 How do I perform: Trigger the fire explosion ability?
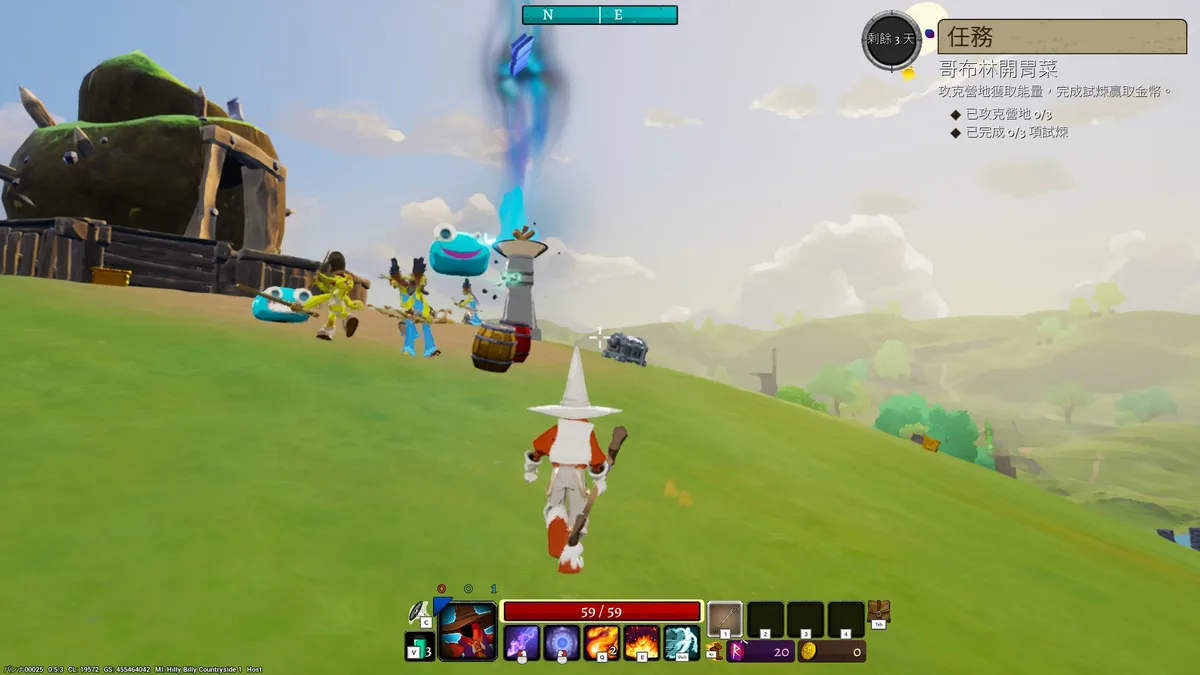(642, 642)
